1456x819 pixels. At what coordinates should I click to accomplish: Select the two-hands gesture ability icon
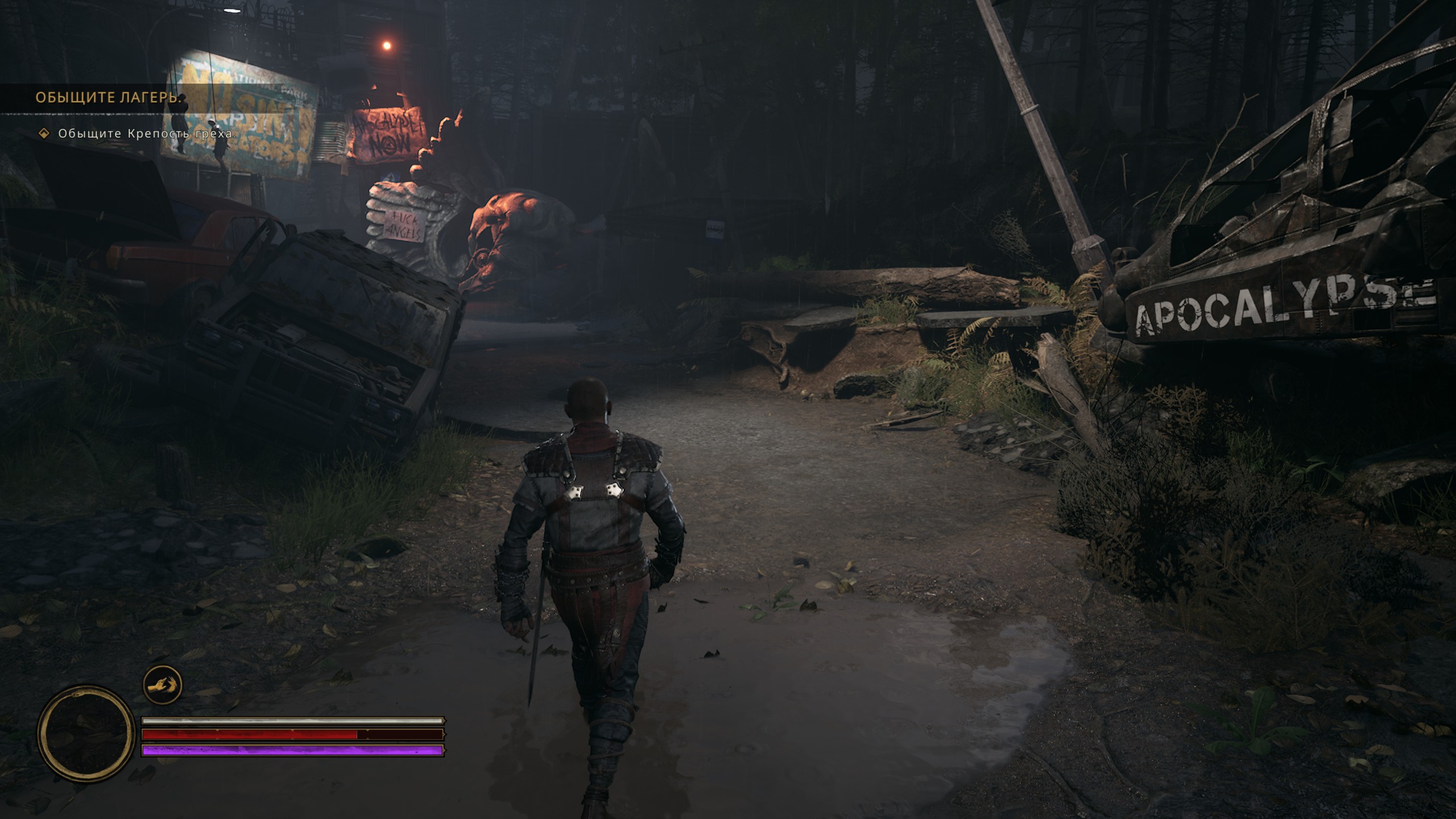click(162, 684)
